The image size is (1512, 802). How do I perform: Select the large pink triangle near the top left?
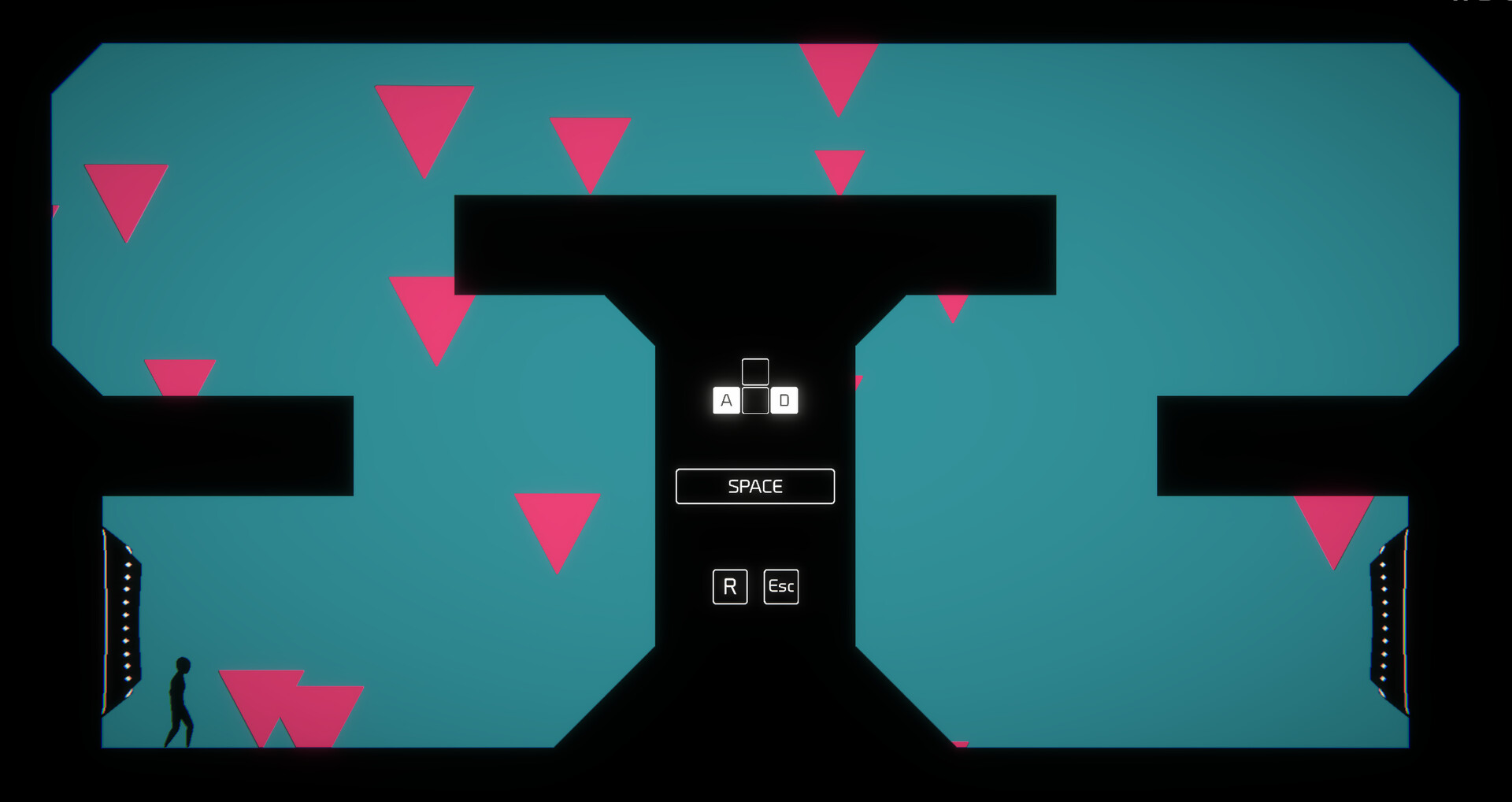coord(126,197)
